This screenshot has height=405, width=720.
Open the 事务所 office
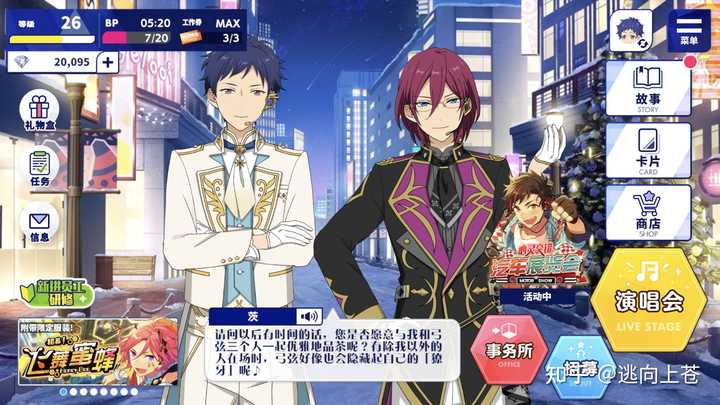click(508, 353)
